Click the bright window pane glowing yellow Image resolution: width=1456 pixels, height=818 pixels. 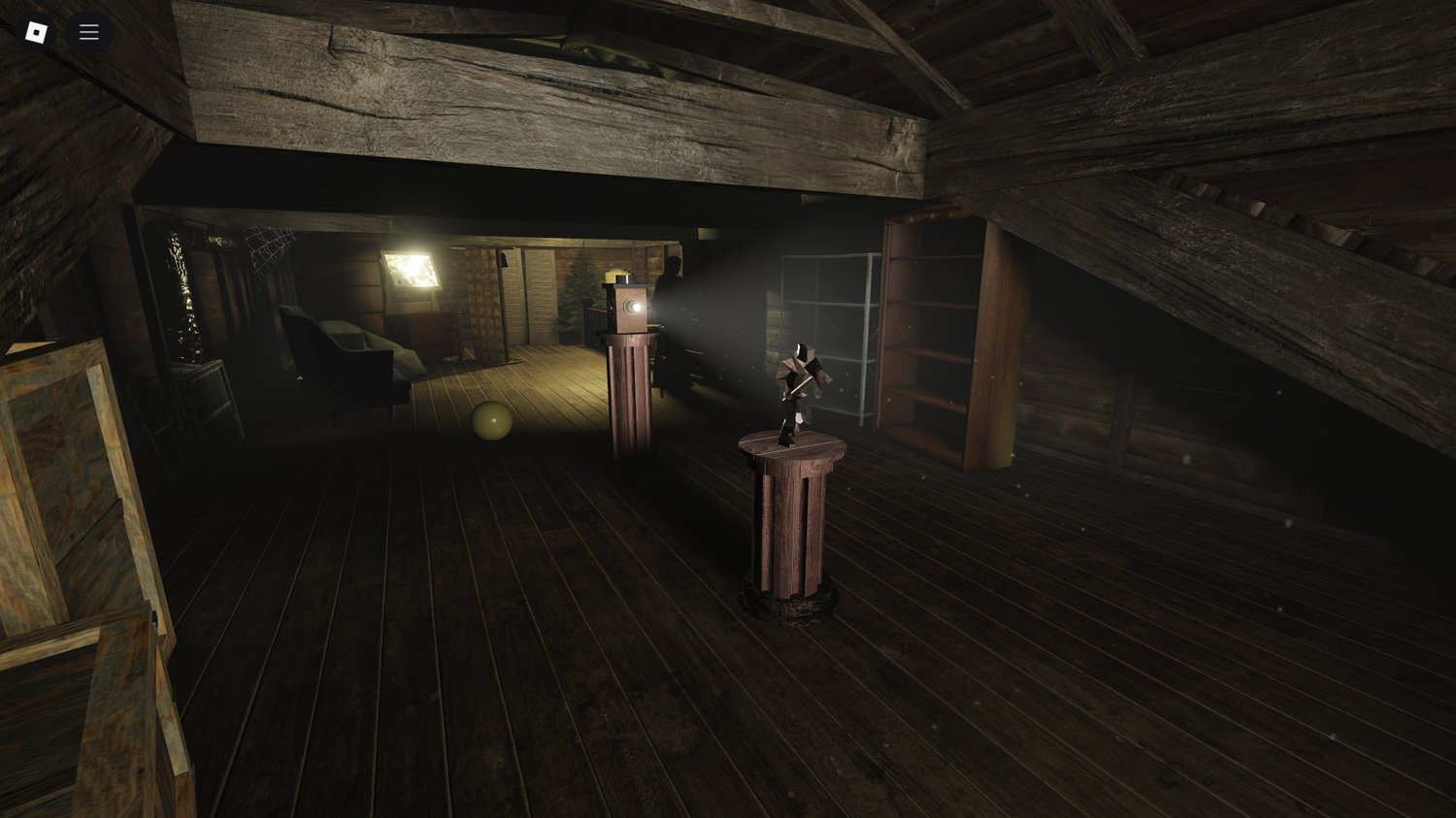(411, 275)
